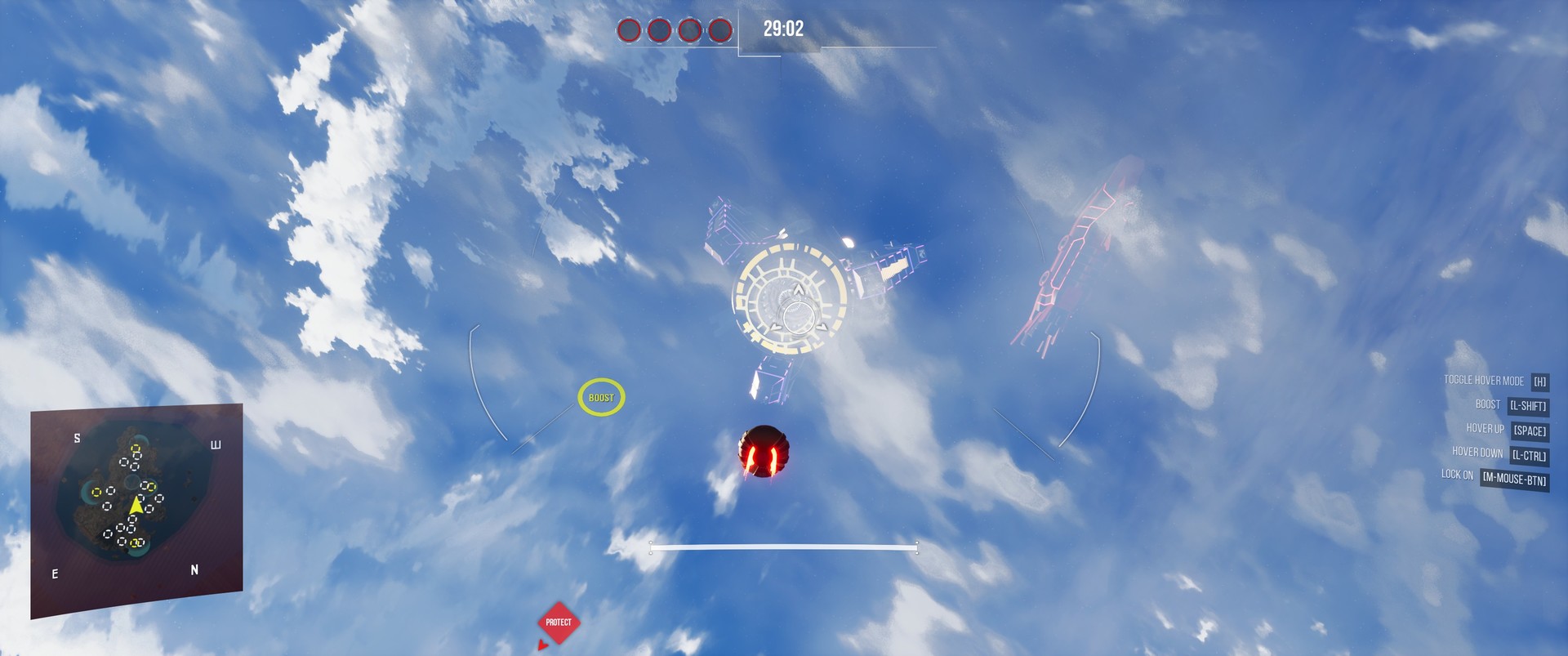The image size is (1568, 656).
Task: Click a yellow objective circle on the minimap
Action: click(136, 448)
